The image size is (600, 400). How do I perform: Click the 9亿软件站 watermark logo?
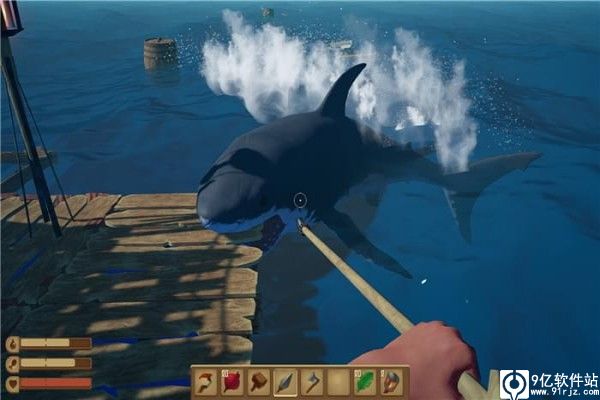coord(515,383)
